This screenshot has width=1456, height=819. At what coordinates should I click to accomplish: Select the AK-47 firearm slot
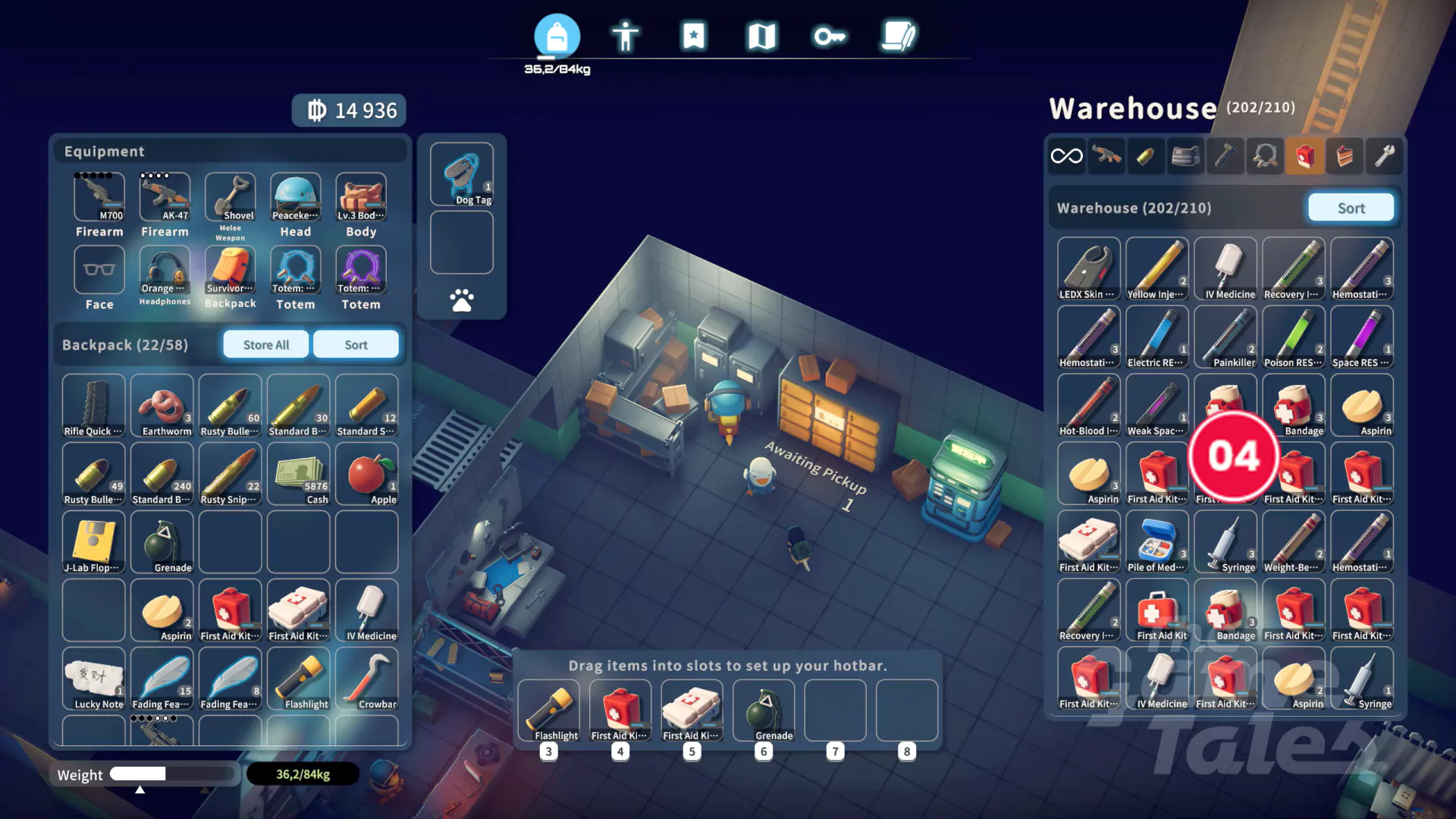click(165, 197)
